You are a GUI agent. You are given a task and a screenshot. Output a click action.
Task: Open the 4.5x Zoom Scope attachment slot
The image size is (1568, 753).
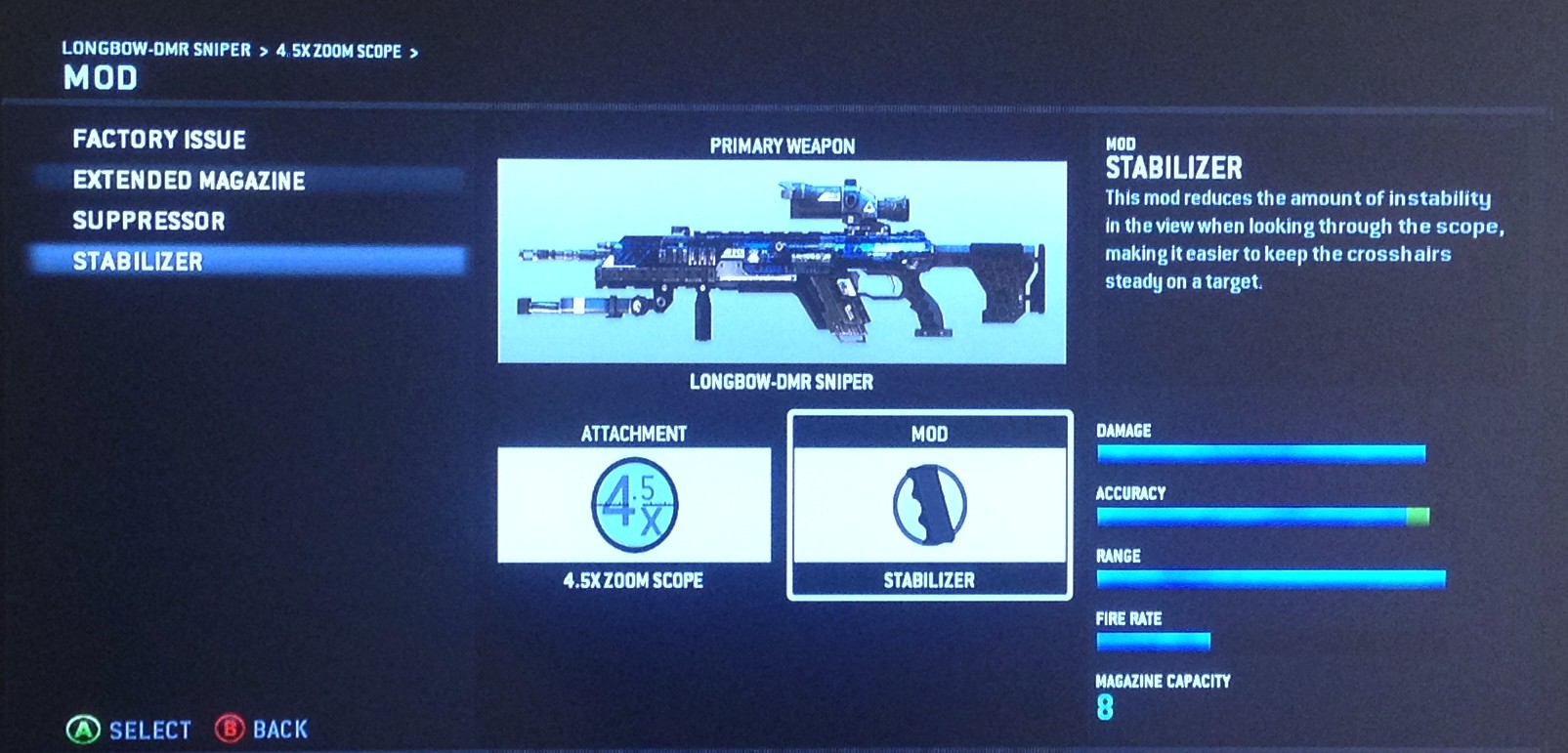[634, 505]
